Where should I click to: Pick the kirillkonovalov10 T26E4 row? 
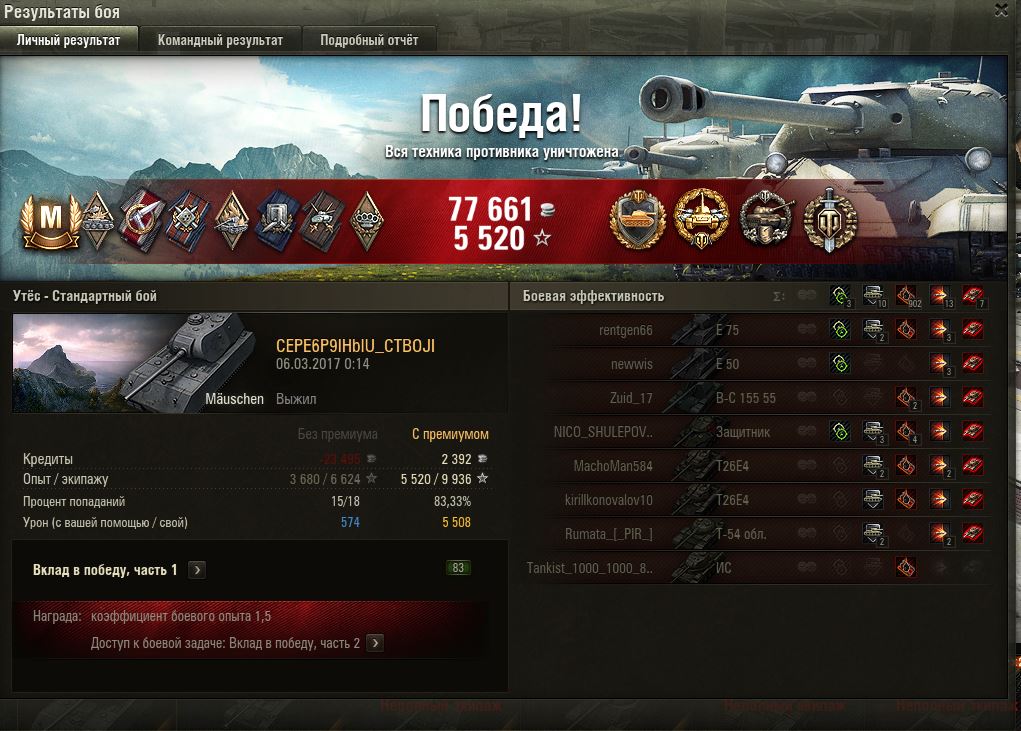pyautogui.click(x=750, y=500)
